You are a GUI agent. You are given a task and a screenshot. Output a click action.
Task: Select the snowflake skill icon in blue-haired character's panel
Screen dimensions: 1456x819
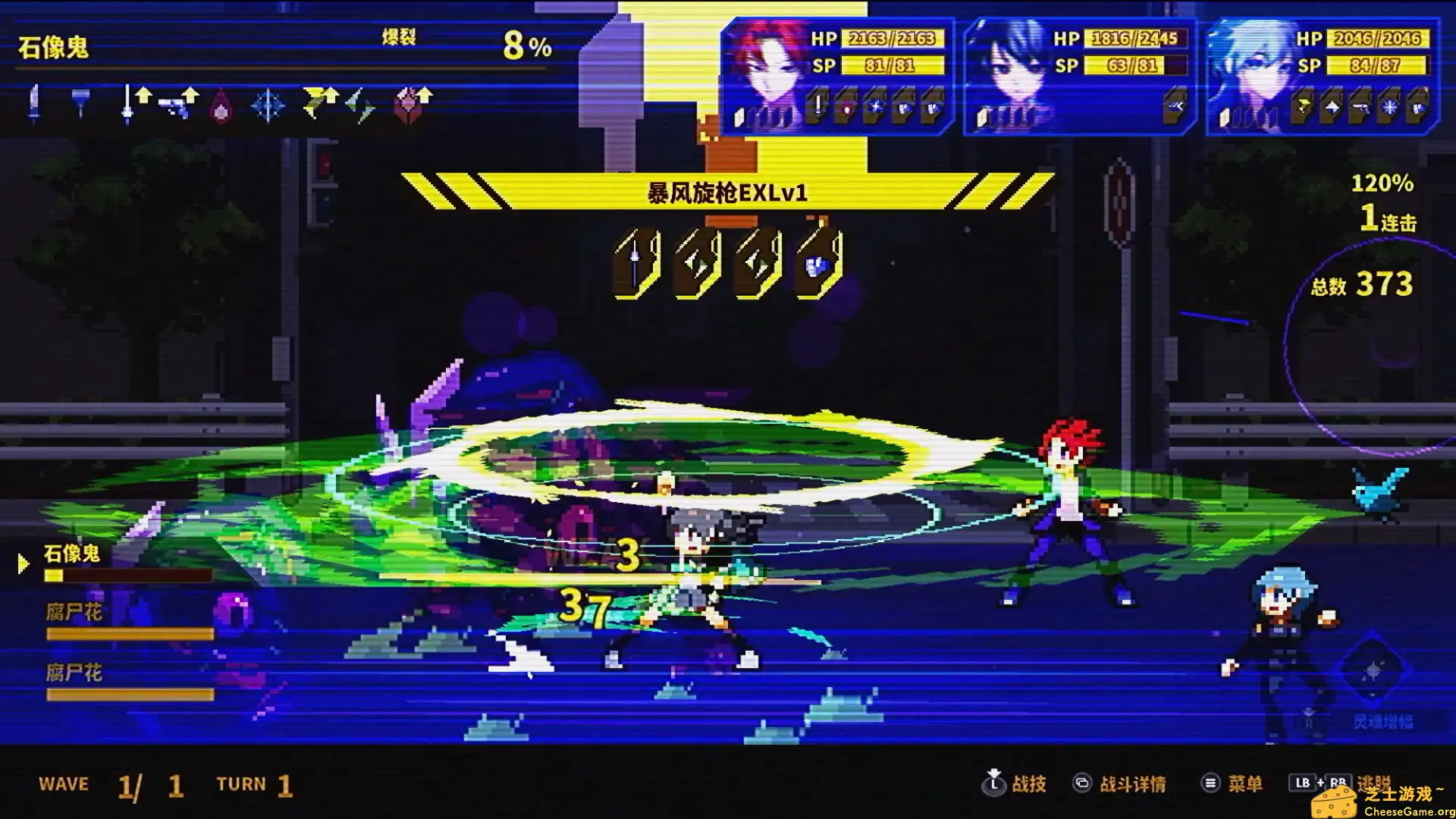1389,106
